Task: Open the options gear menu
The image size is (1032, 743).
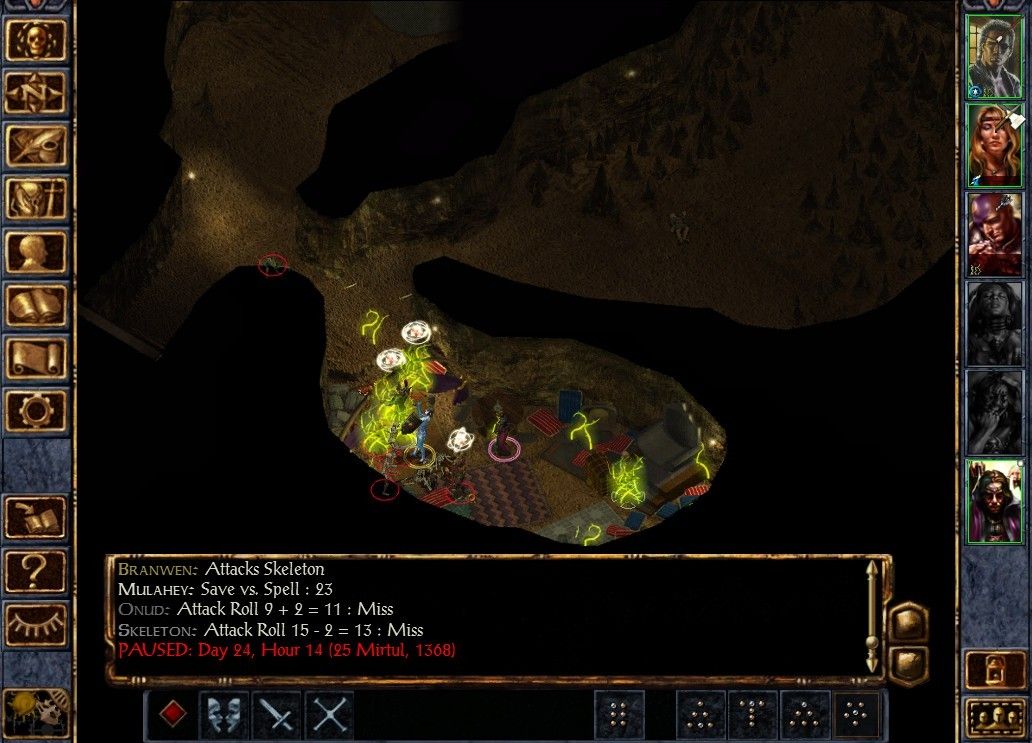Action: click(x=37, y=411)
